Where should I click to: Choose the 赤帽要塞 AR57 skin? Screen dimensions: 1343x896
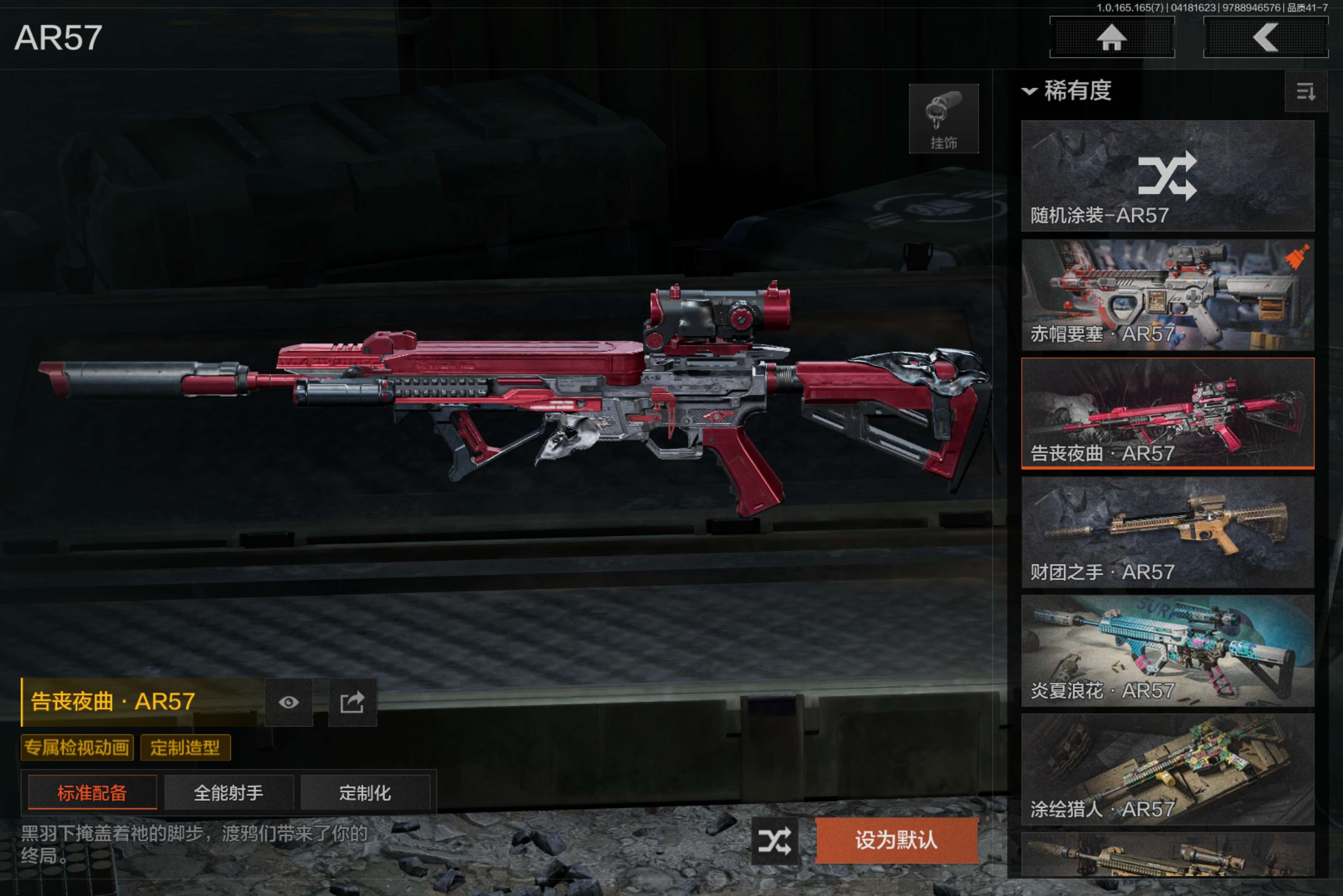click(1167, 294)
